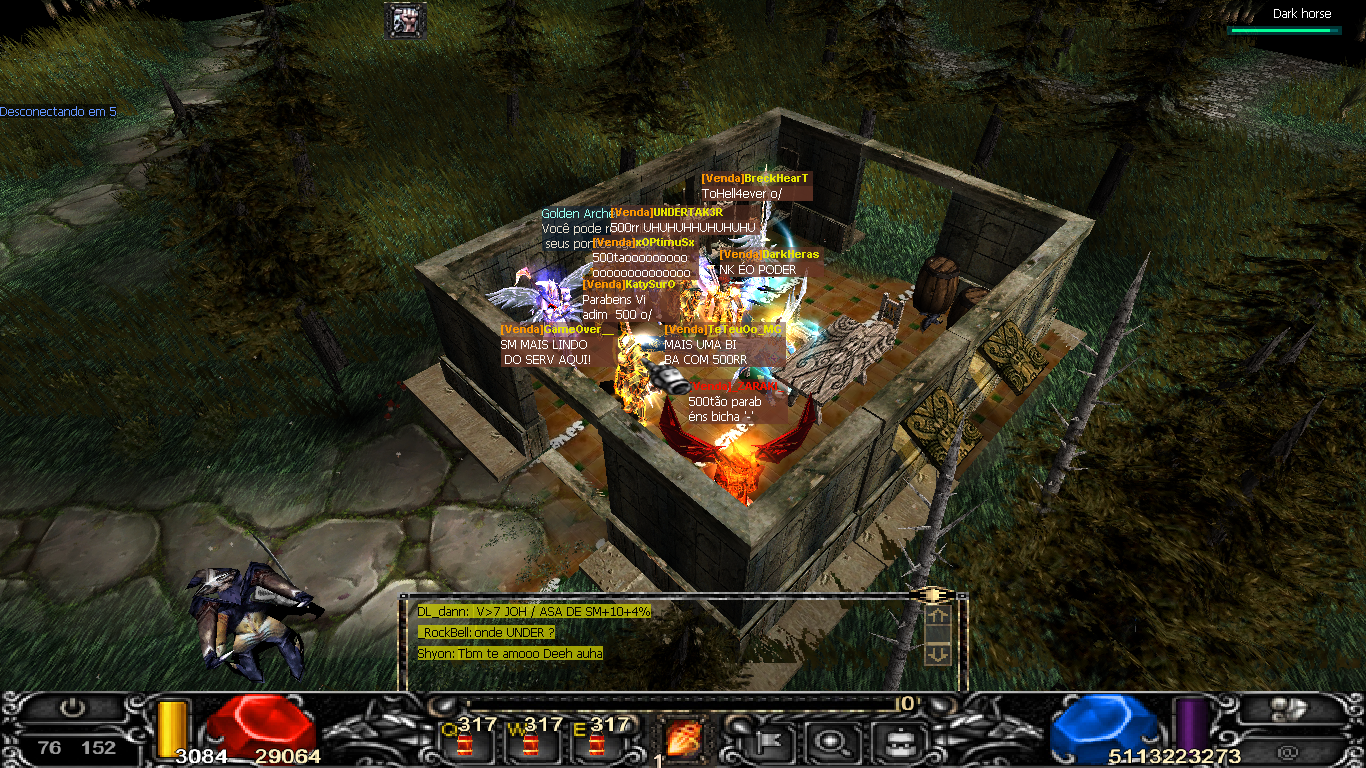Select the flame skill icon
Screen dimensions: 1366x768
coord(683,739)
